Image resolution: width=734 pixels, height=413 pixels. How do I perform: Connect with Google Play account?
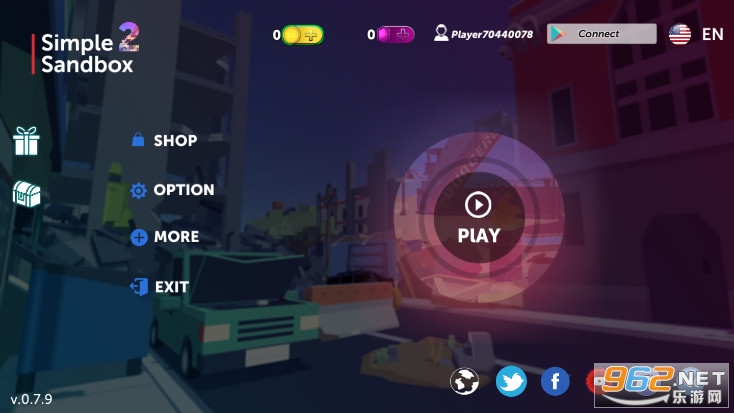[x=599, y=34]
